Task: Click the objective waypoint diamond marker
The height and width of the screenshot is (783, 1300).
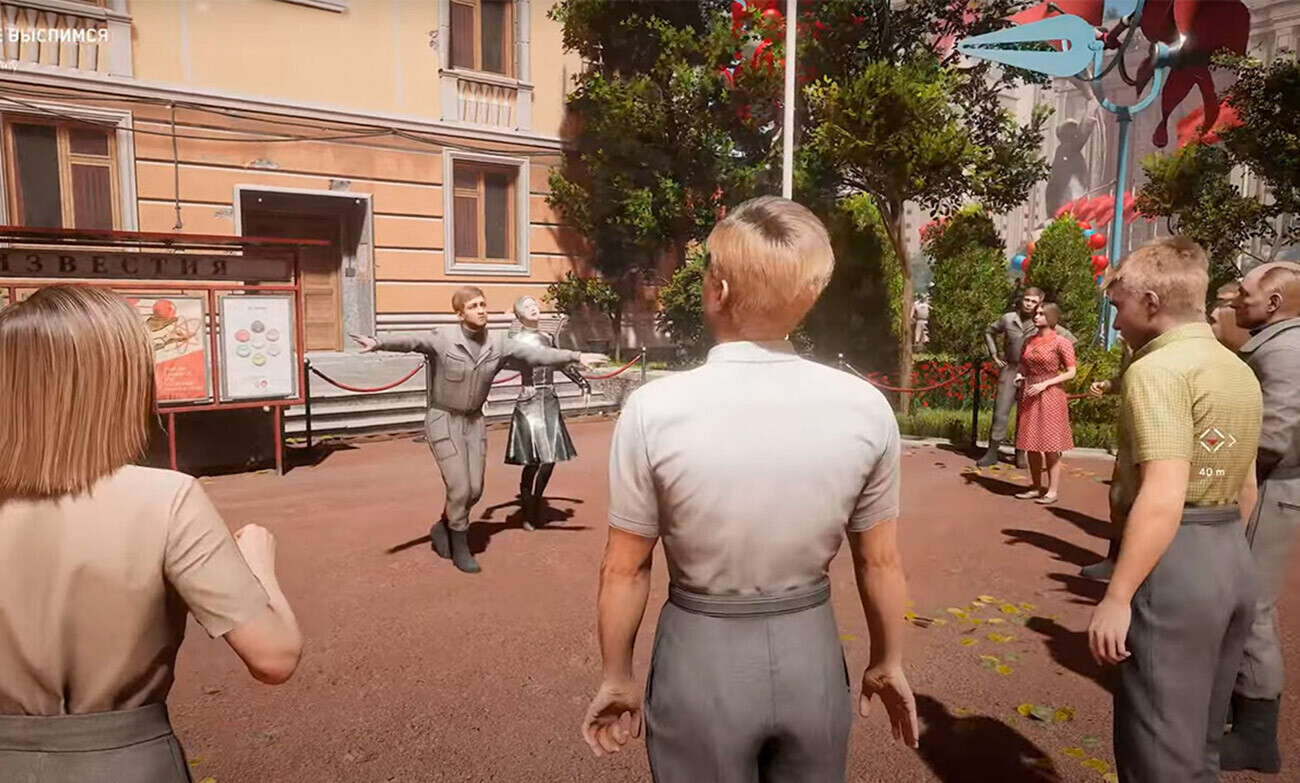Action: point(1215,440)
